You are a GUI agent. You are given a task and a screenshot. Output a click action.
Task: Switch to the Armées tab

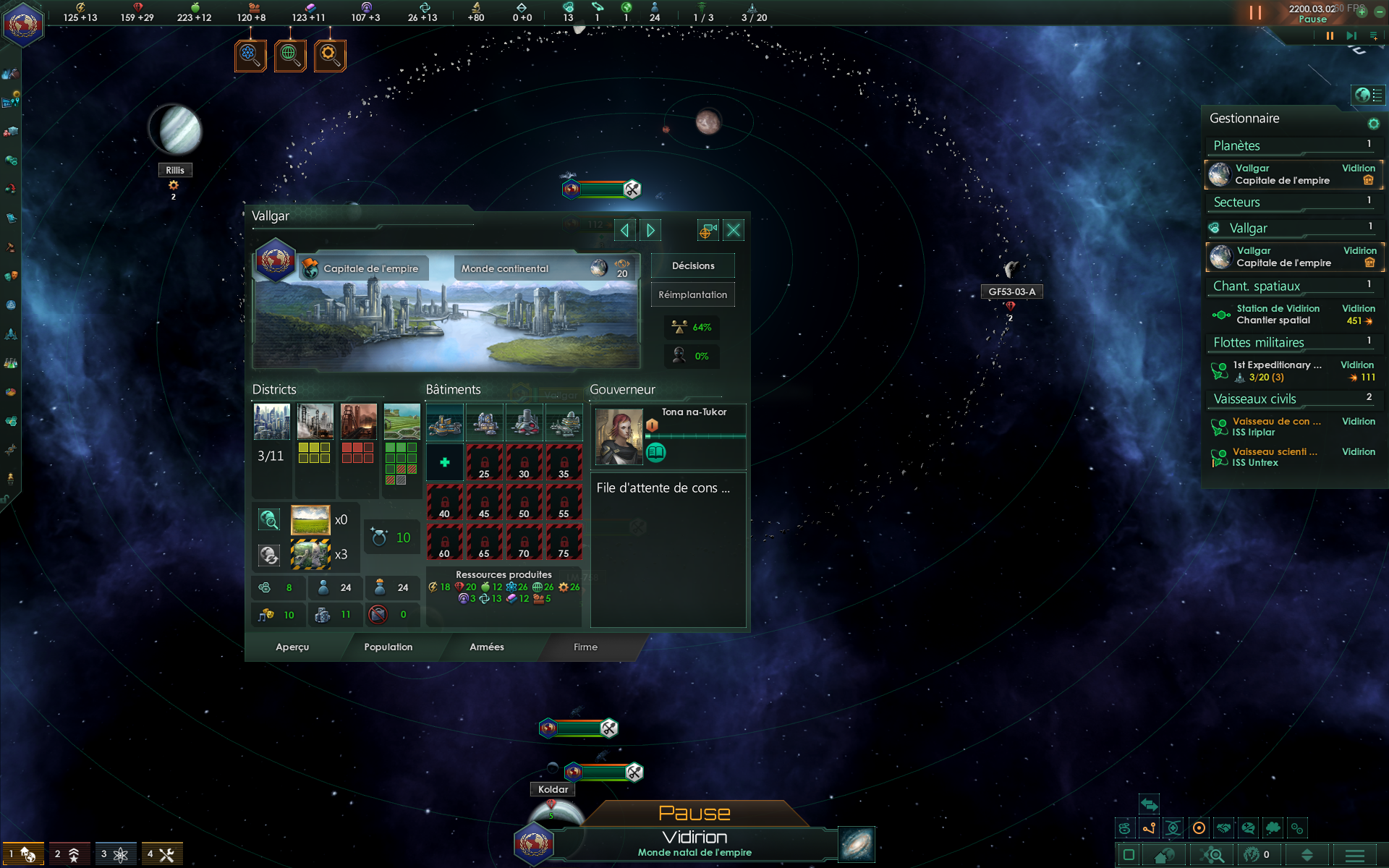486,647
